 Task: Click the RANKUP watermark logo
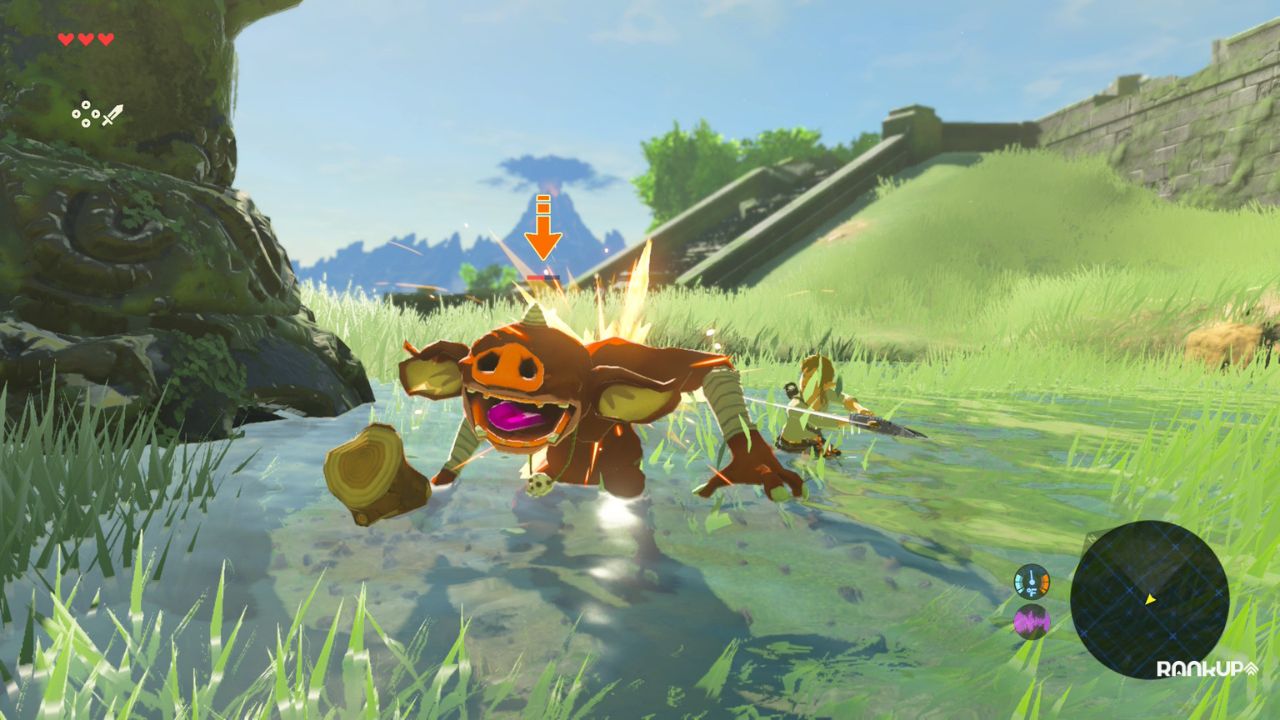click(1206, 669)
